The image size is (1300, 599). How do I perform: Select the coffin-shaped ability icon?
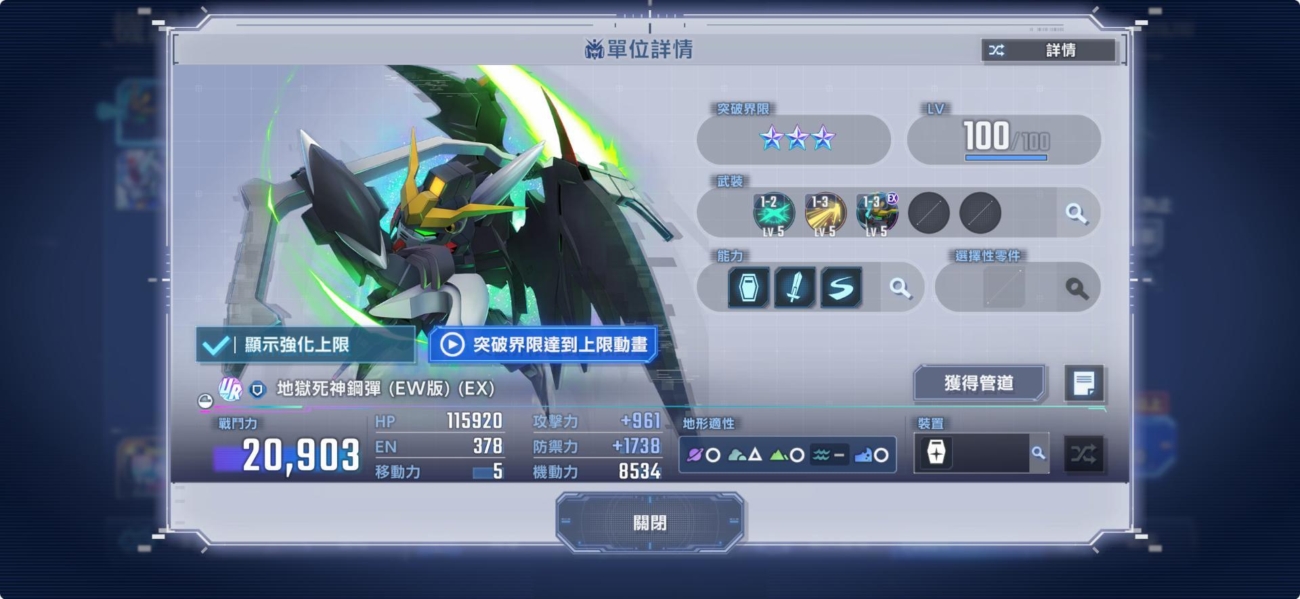click(x=748, y=288)
